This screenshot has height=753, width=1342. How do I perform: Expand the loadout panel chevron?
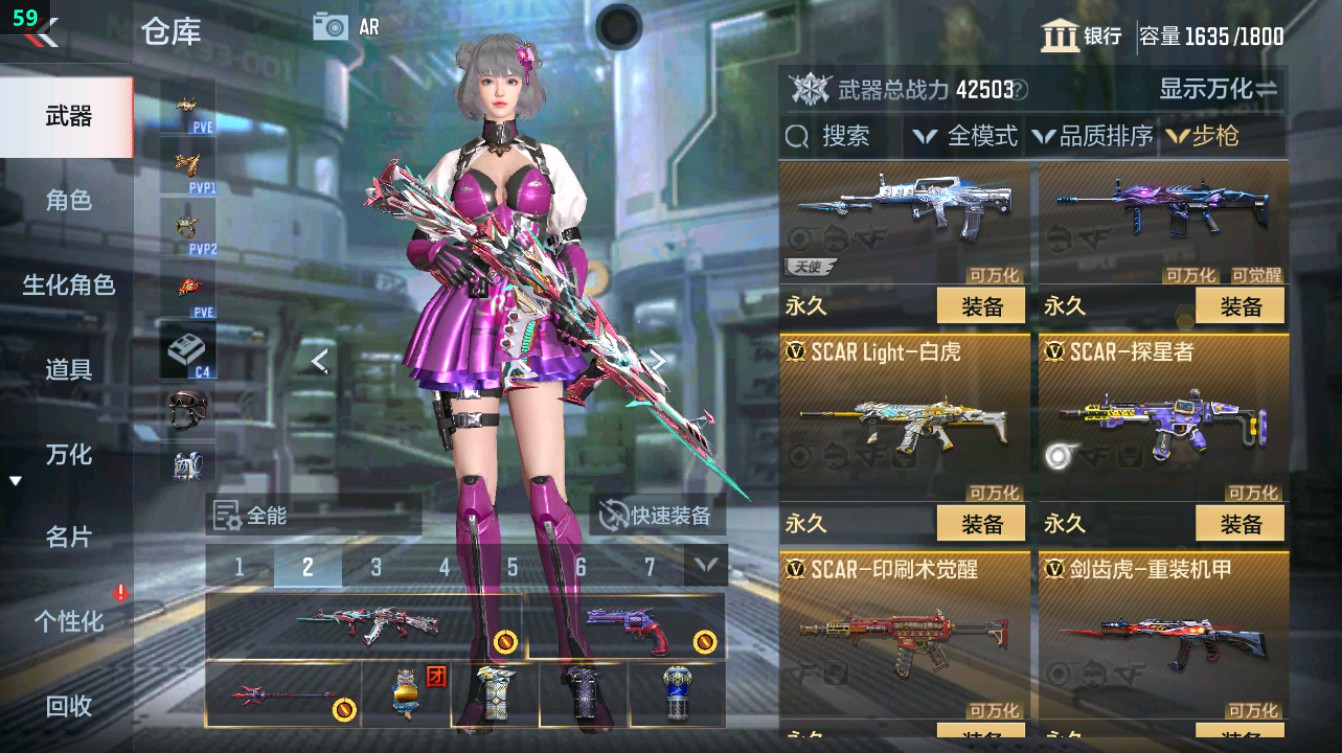(x=705, y=564)
